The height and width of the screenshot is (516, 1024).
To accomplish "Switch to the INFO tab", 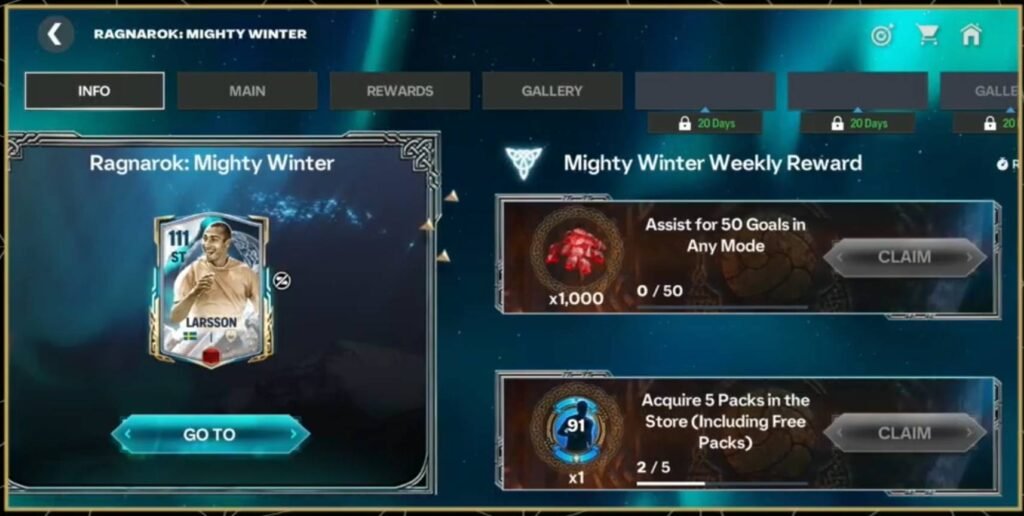I will tap(94, 91).
